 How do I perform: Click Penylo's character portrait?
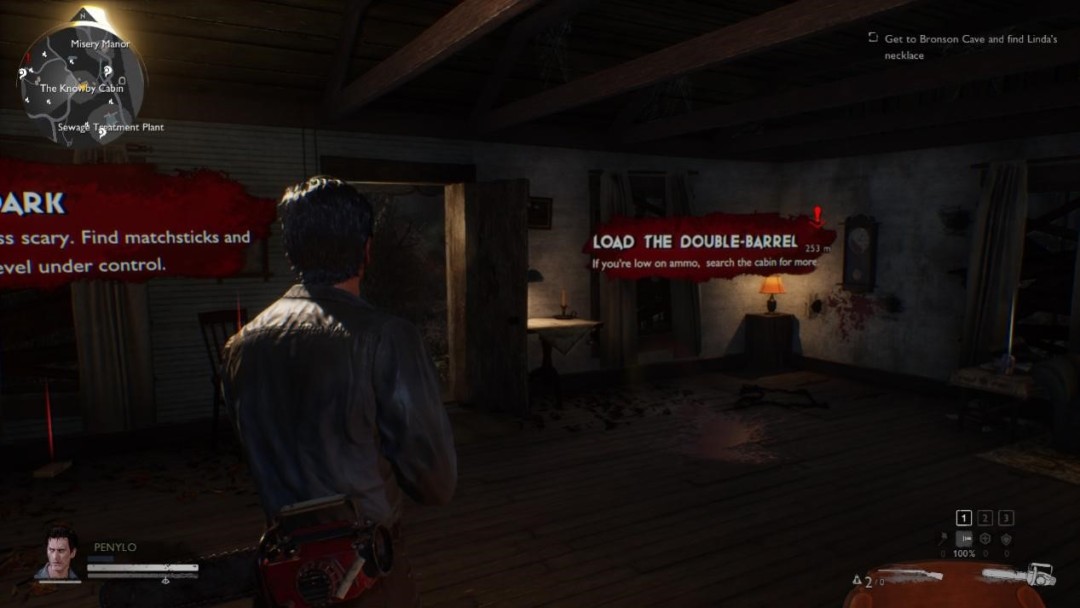pos(56,553)
